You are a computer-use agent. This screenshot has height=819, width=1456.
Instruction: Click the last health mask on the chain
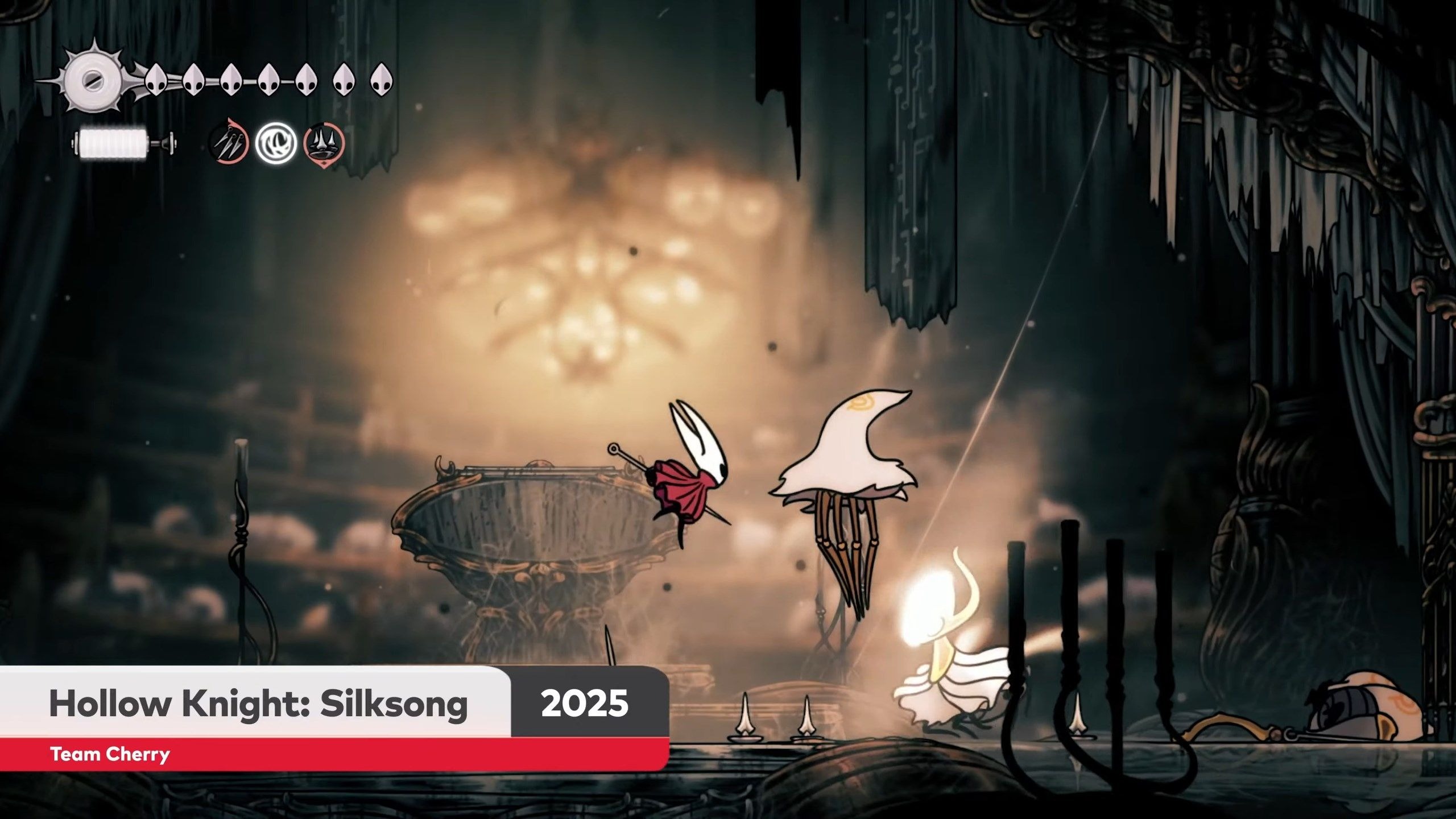(x=384, y=80)
